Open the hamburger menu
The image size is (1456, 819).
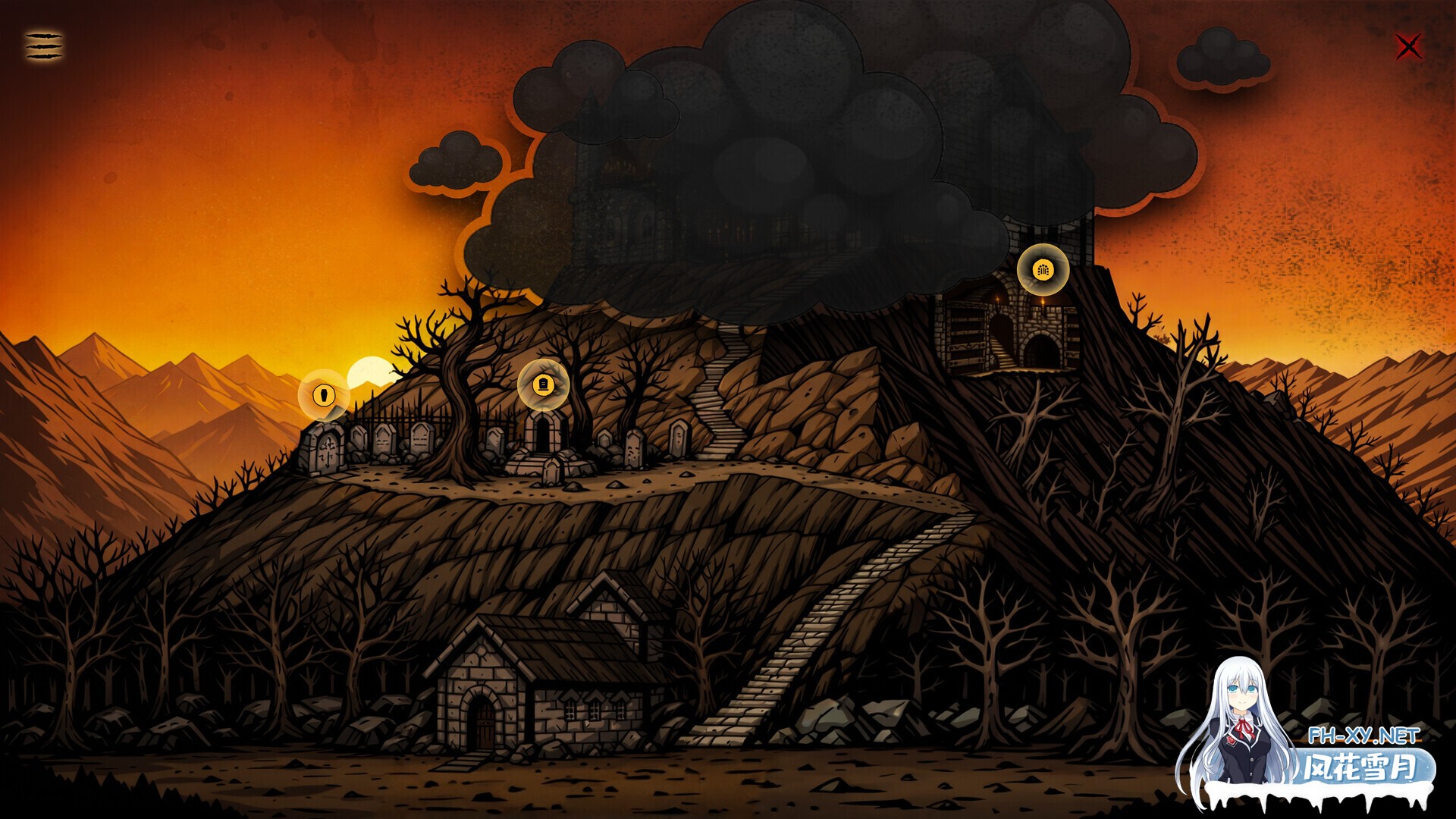pyautogui.click(x=44, y=46)
